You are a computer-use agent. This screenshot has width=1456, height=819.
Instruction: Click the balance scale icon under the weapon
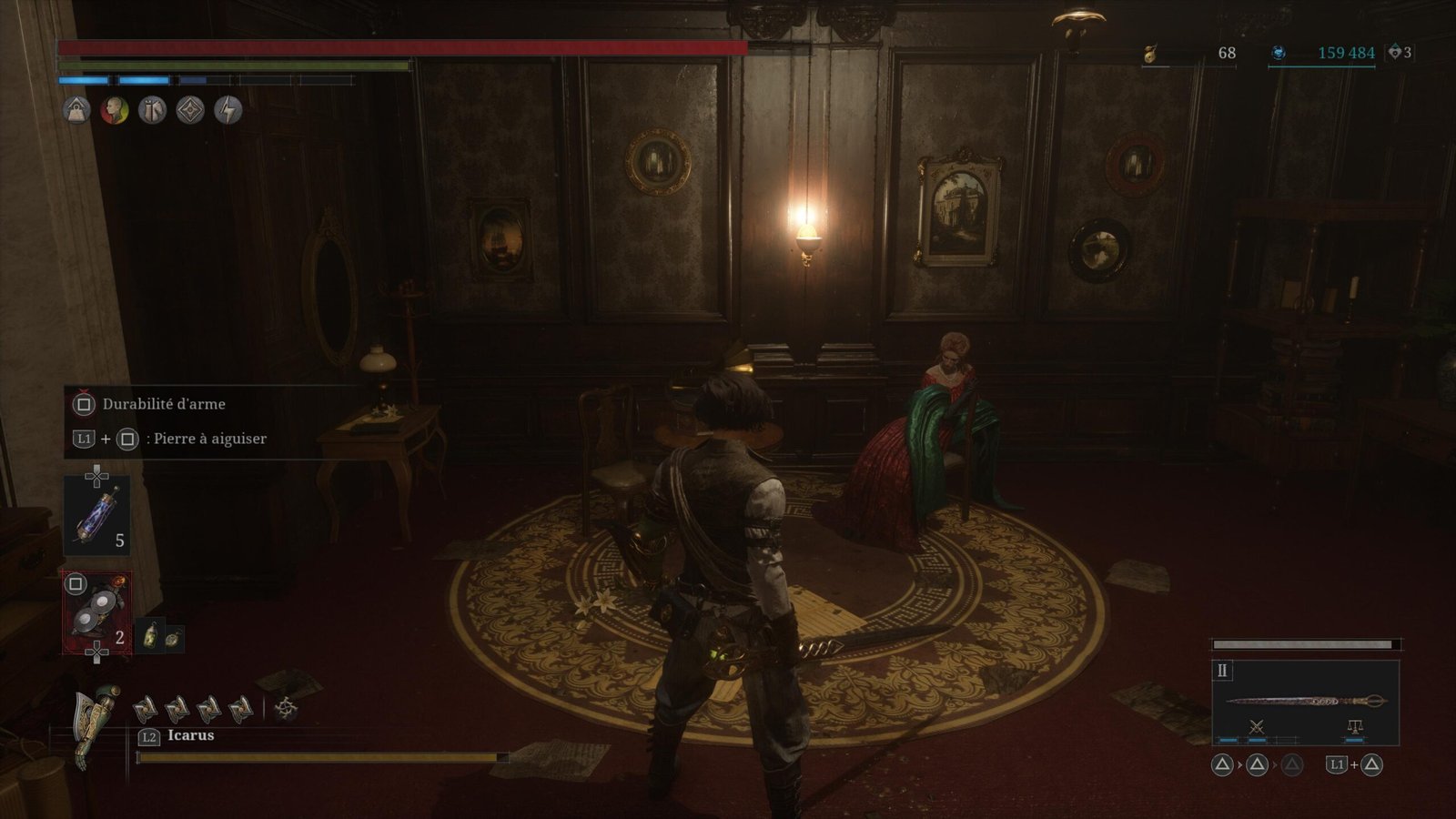[1354, 726]
